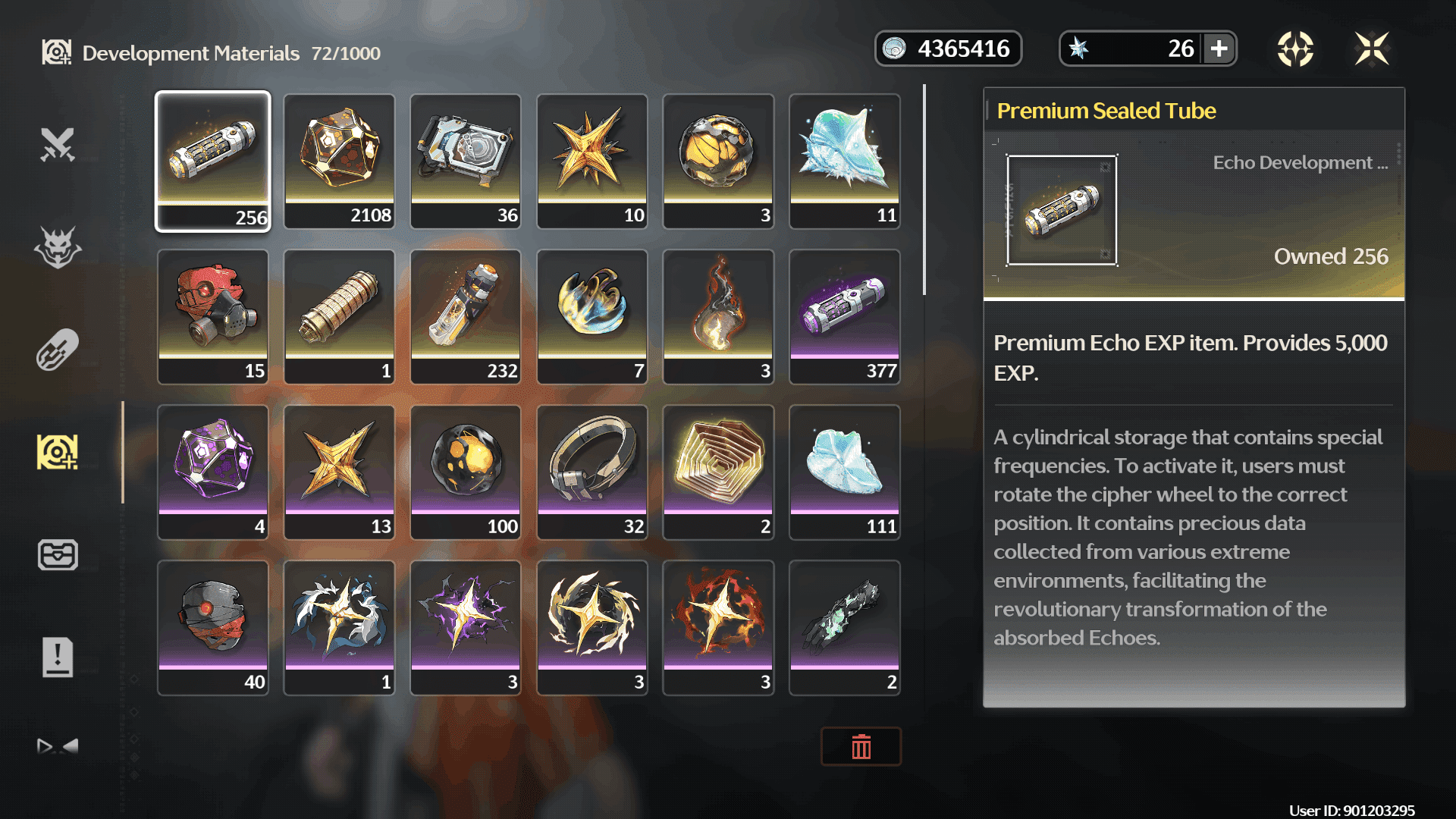Choose the red gas mask item slot
The width and height of the screenshot is (1456, 819).
point(212,316)
